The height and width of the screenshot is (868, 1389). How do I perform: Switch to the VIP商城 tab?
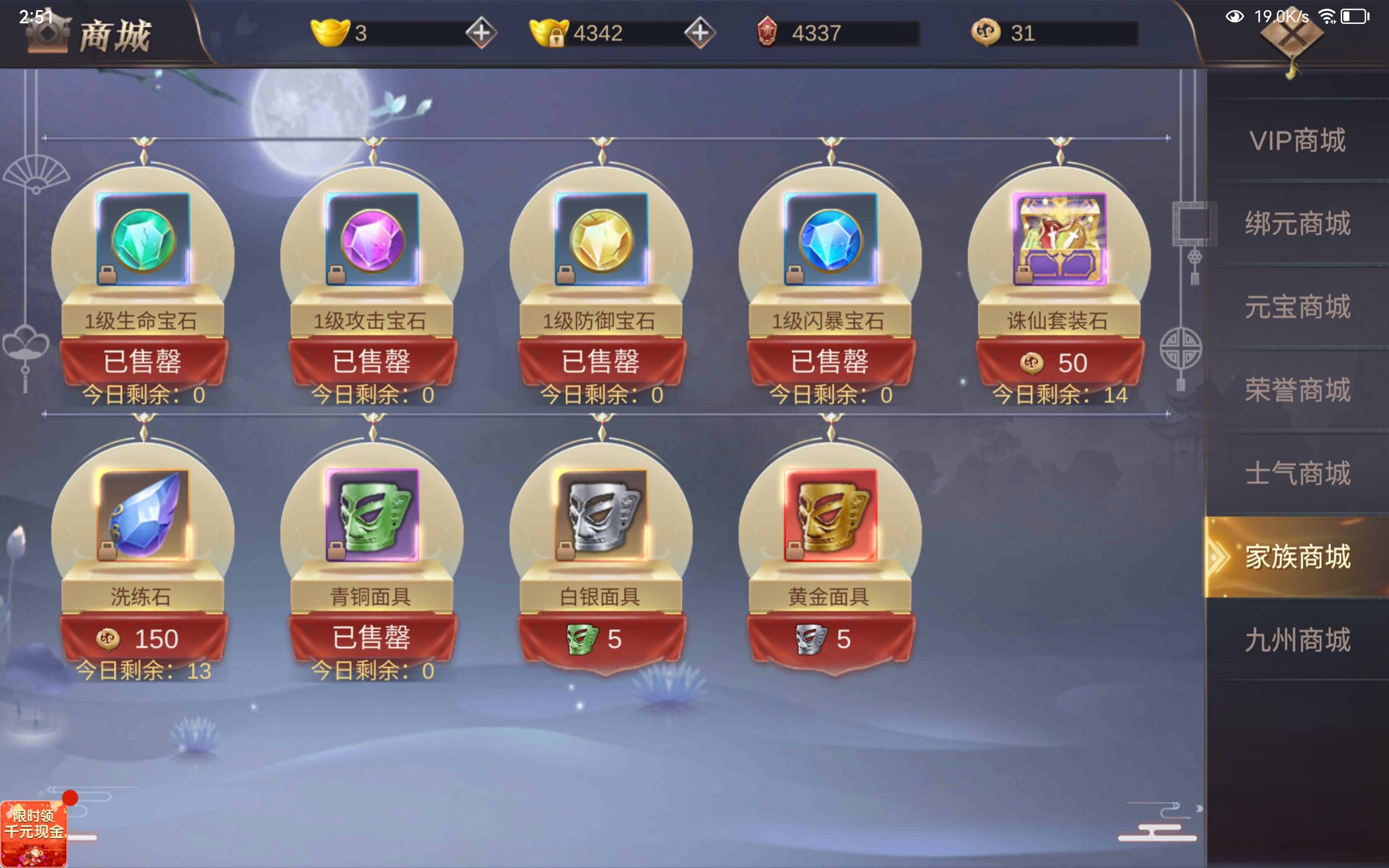pos(1297,141)
